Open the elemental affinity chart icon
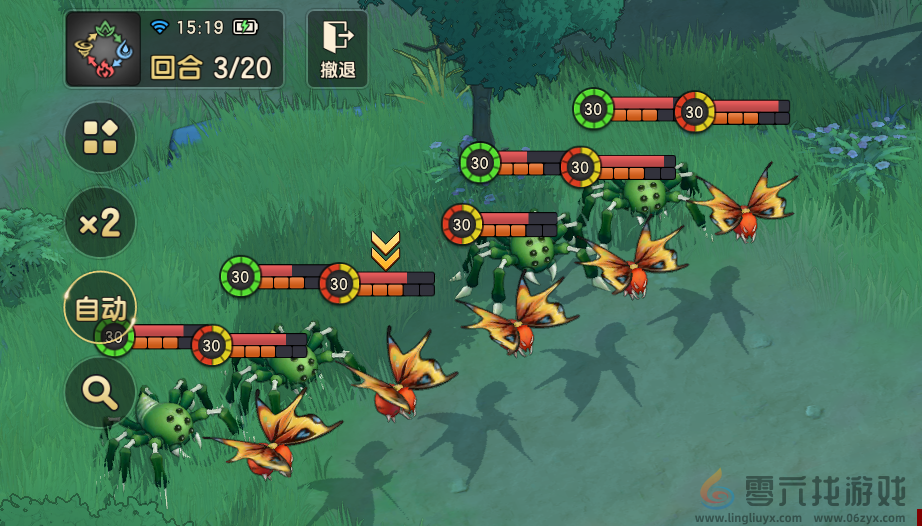 (x=103, y=49)
